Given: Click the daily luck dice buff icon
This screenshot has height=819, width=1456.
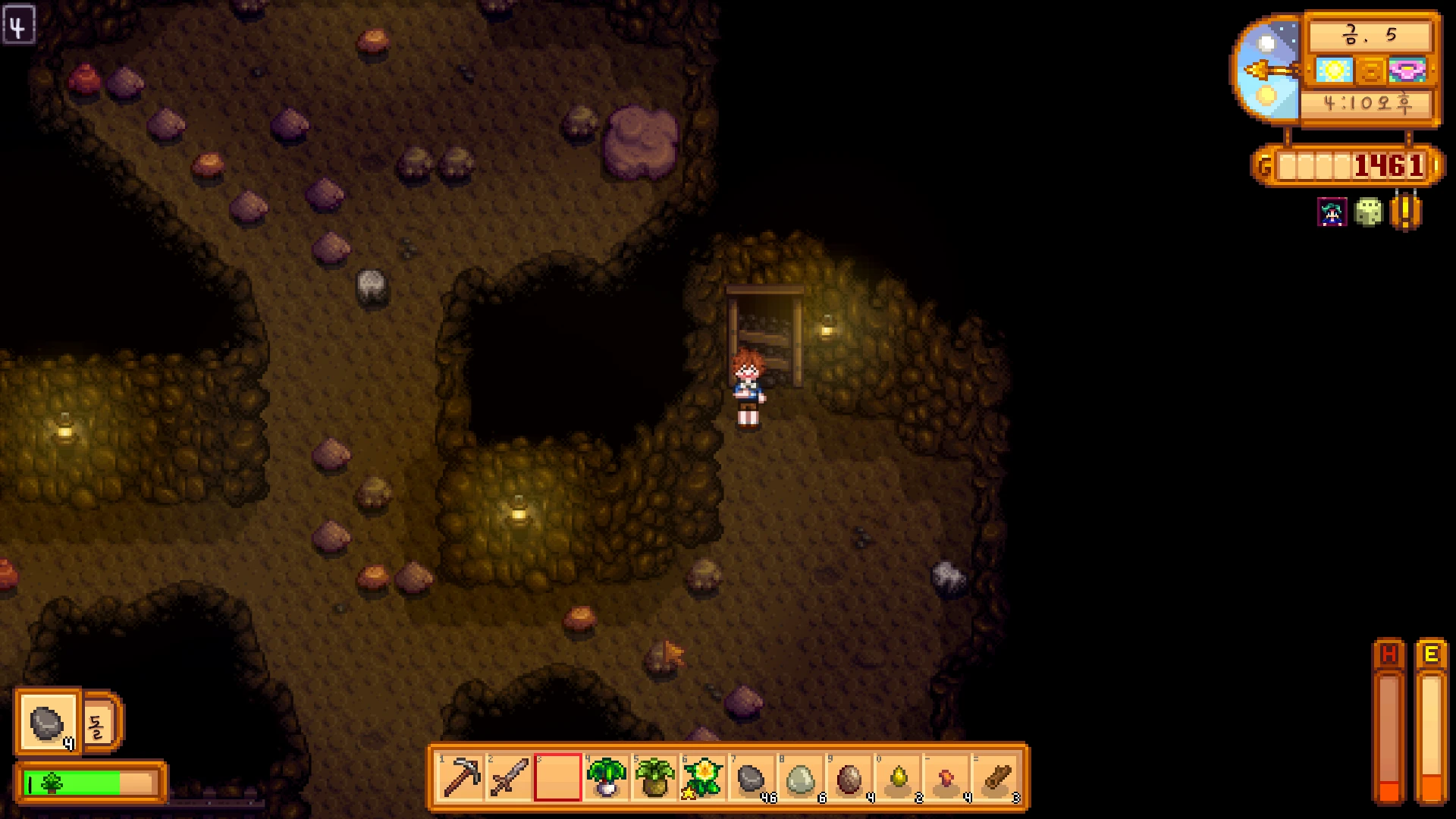Looking at the screenshot, I should coord(1369,212).
